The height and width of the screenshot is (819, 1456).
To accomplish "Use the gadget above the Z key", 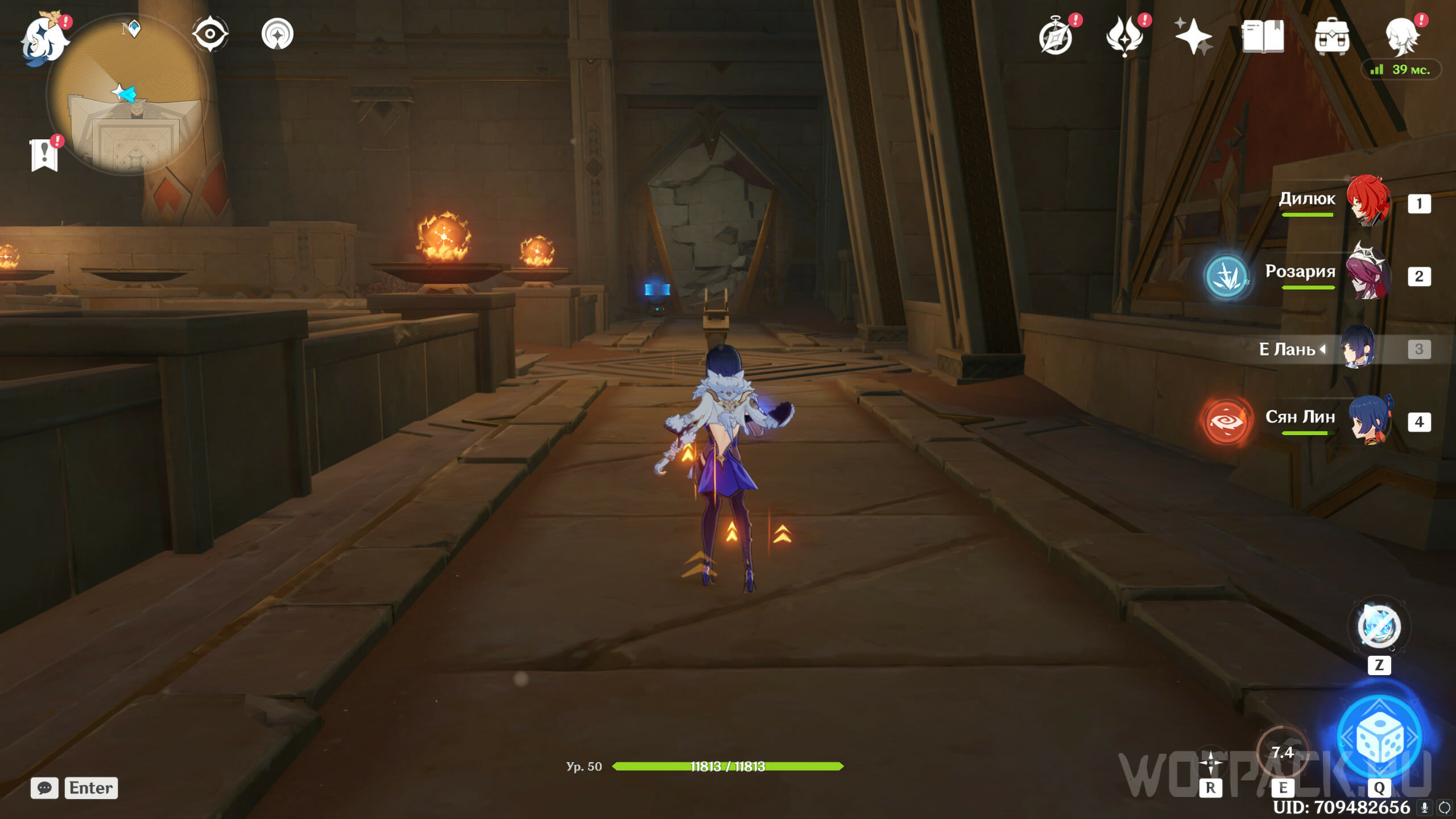I will [1379, 627].
